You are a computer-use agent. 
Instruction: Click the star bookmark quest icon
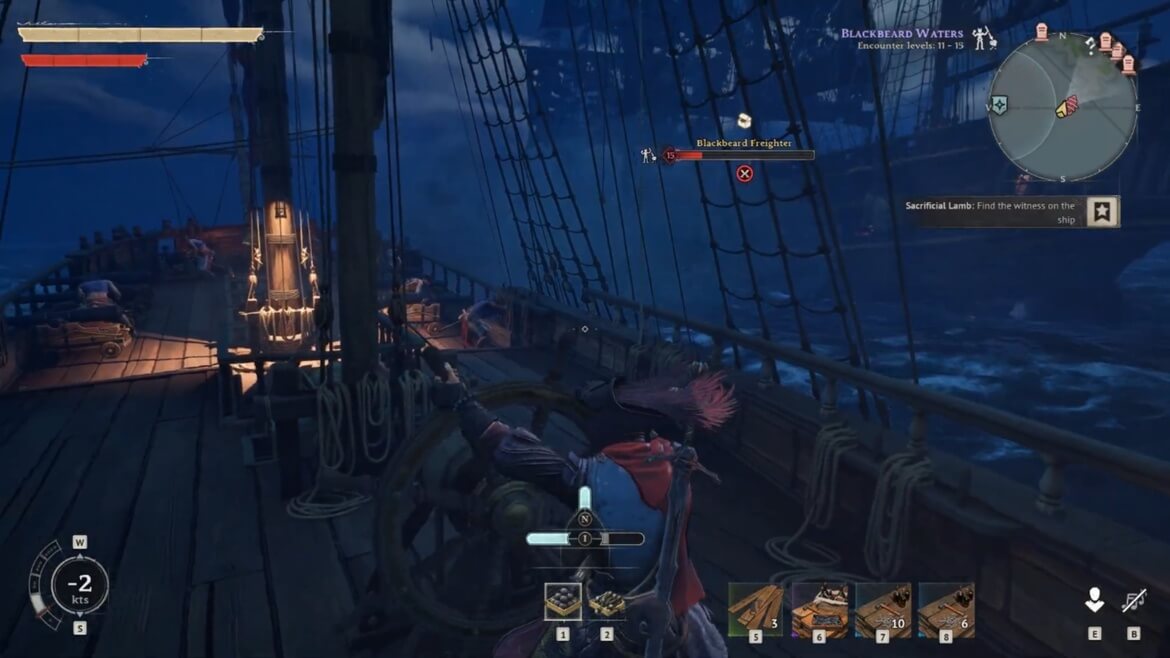[1103, 211]
